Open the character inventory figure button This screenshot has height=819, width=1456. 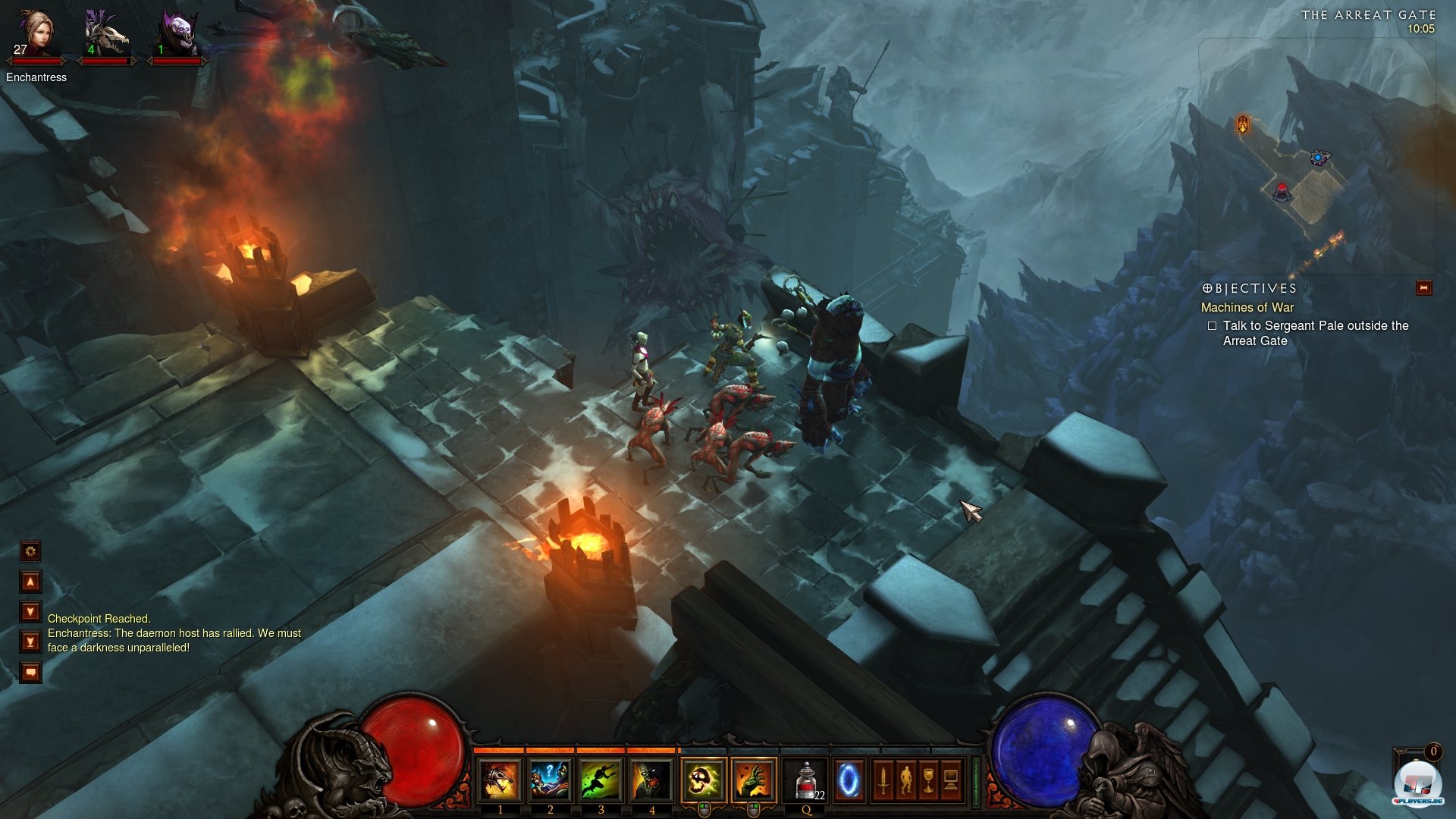(905, 780)
